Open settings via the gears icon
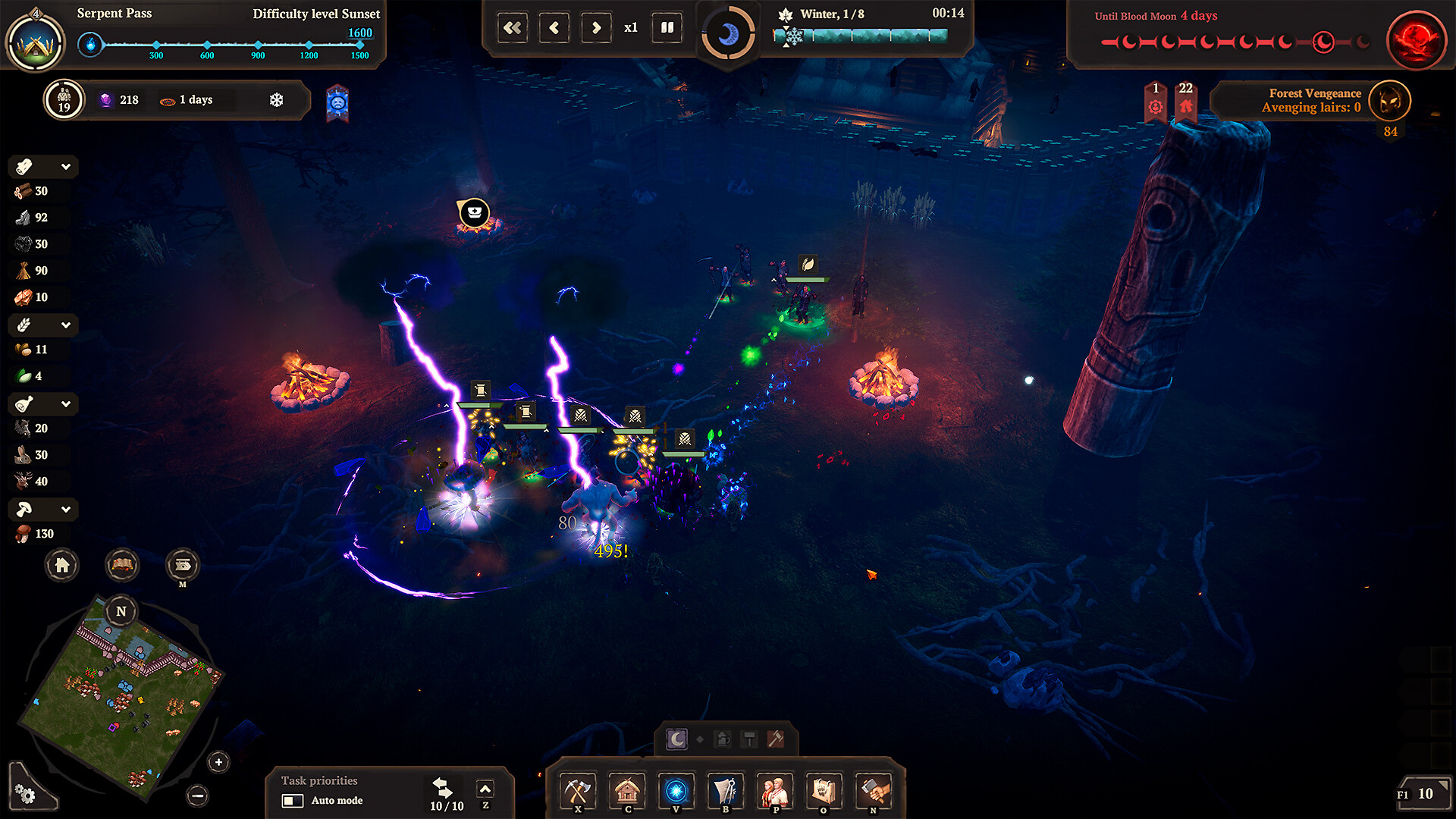 pos(25,794)
